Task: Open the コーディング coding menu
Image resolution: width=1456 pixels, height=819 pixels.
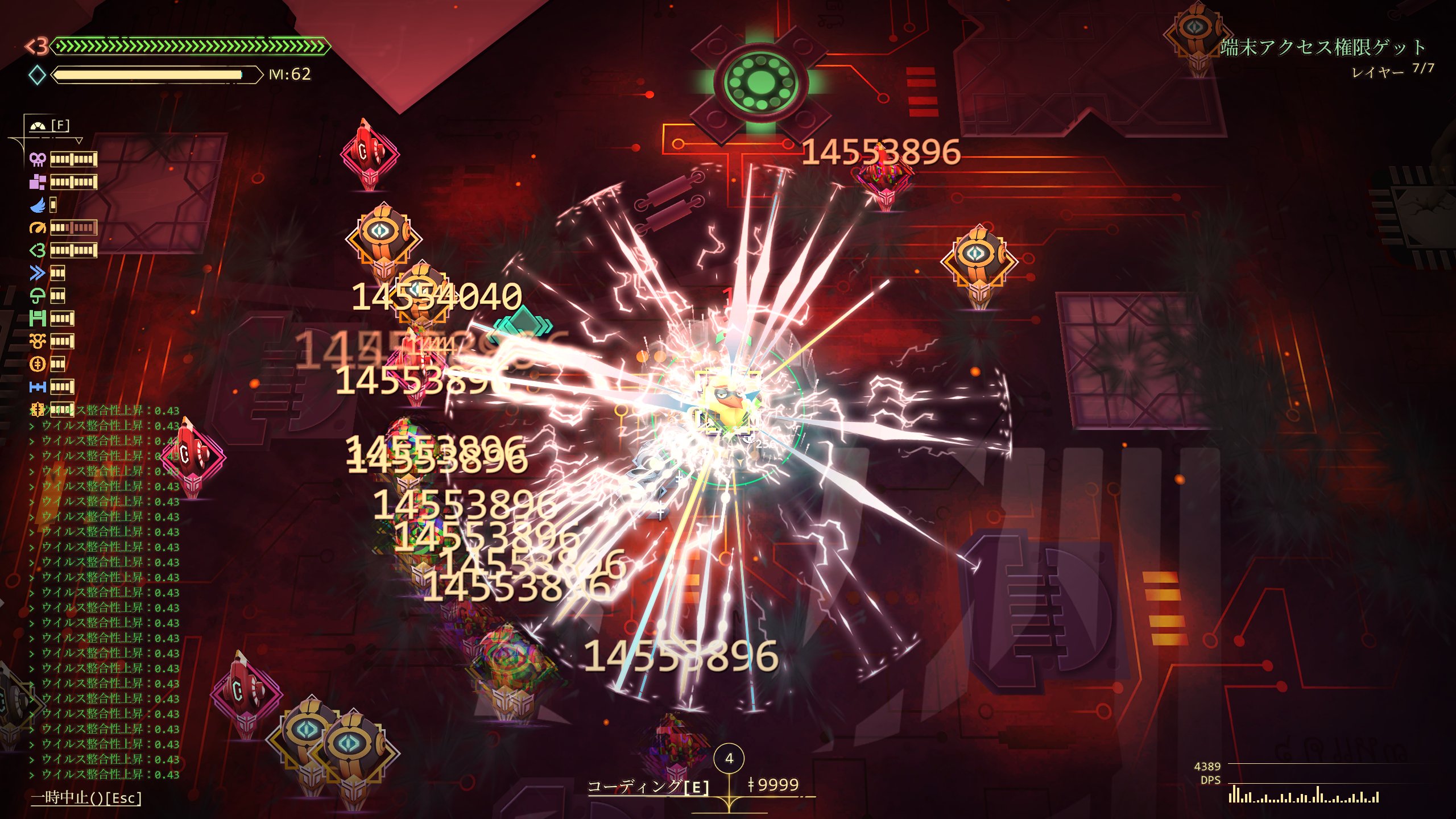Action: tap(648, 787)
